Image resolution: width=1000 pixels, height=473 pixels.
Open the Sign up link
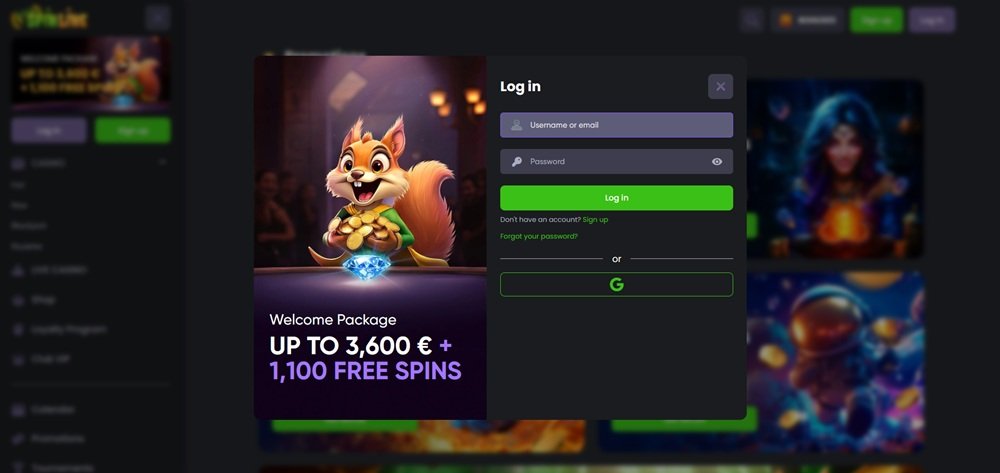(x=595, y=219)
